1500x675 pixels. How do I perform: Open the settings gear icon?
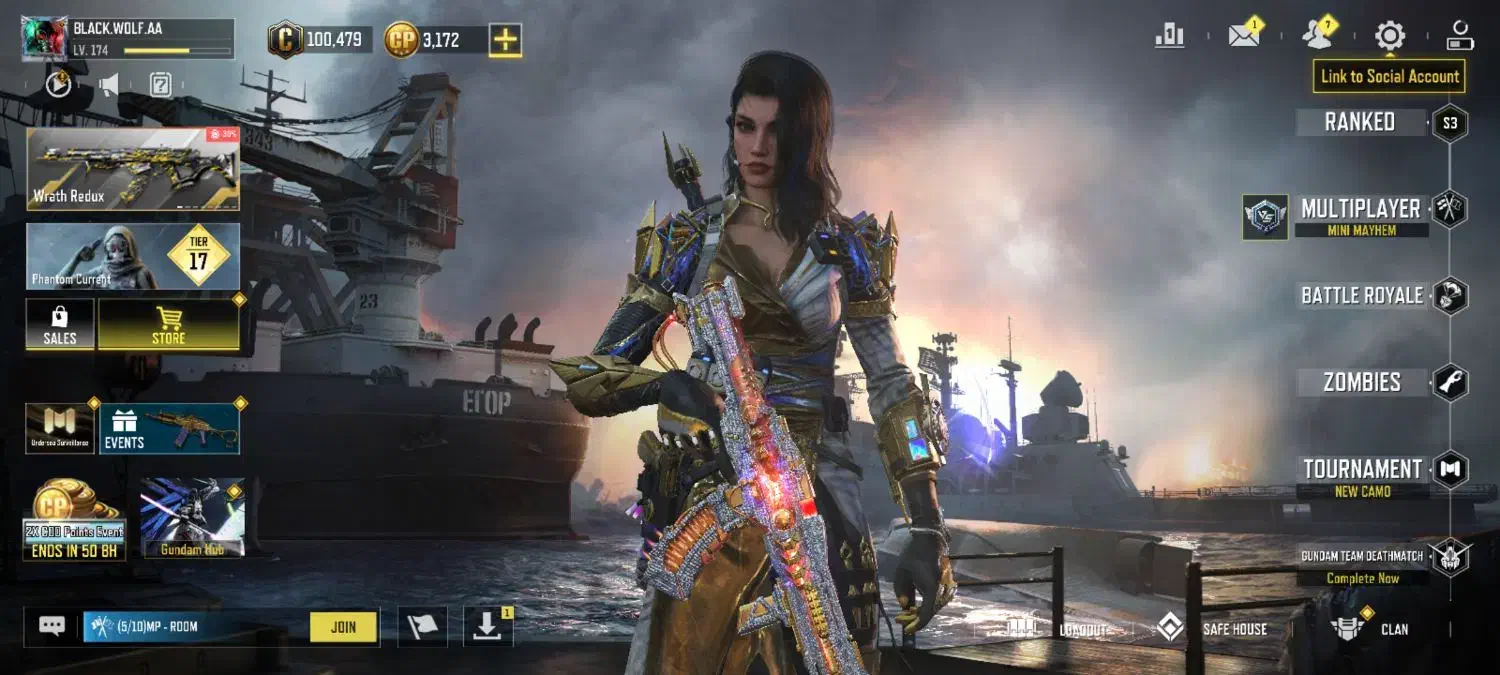coord(1389,36)
